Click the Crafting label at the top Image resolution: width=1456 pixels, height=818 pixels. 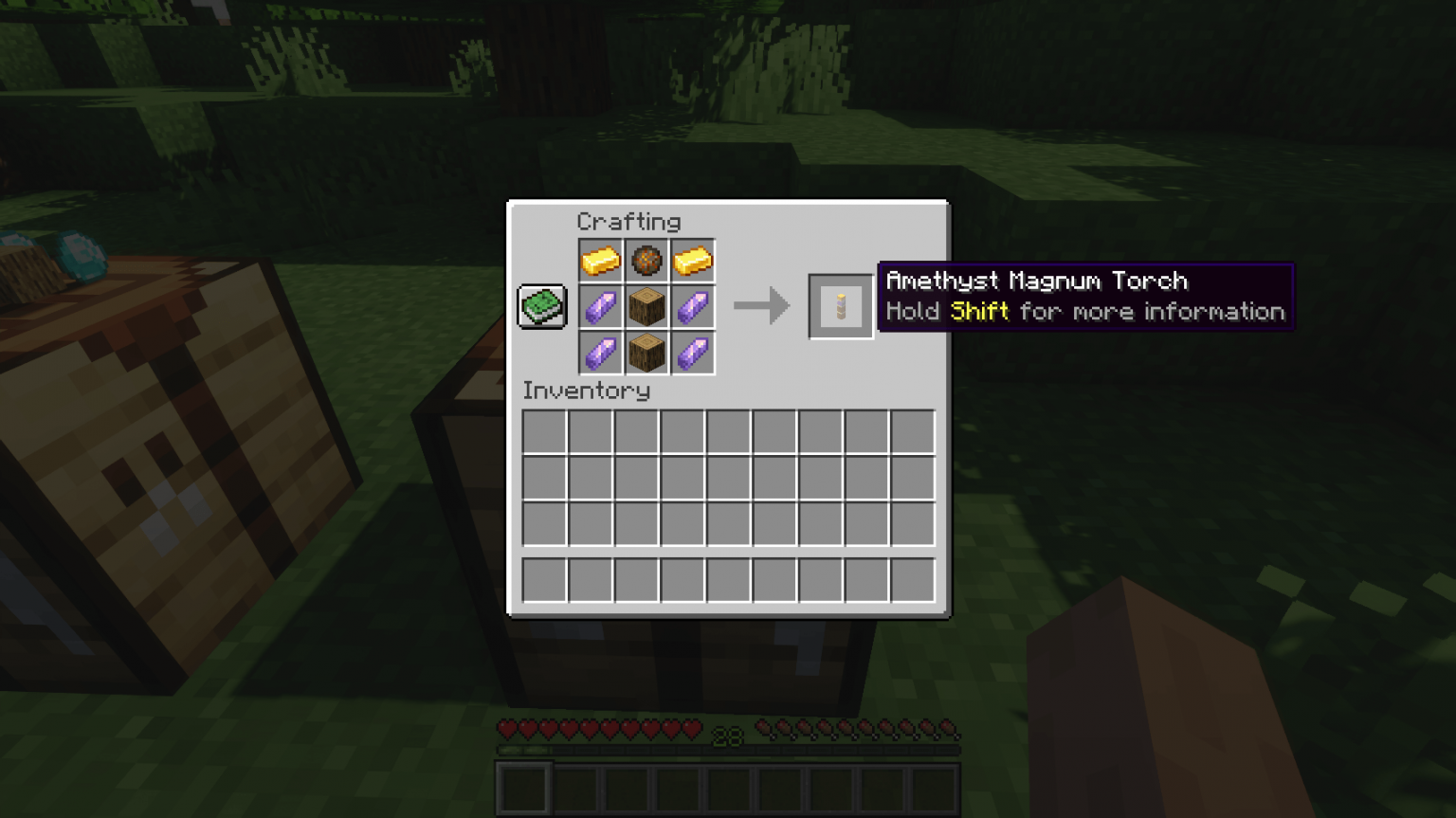pyautogui.click(x=629, y=222)
